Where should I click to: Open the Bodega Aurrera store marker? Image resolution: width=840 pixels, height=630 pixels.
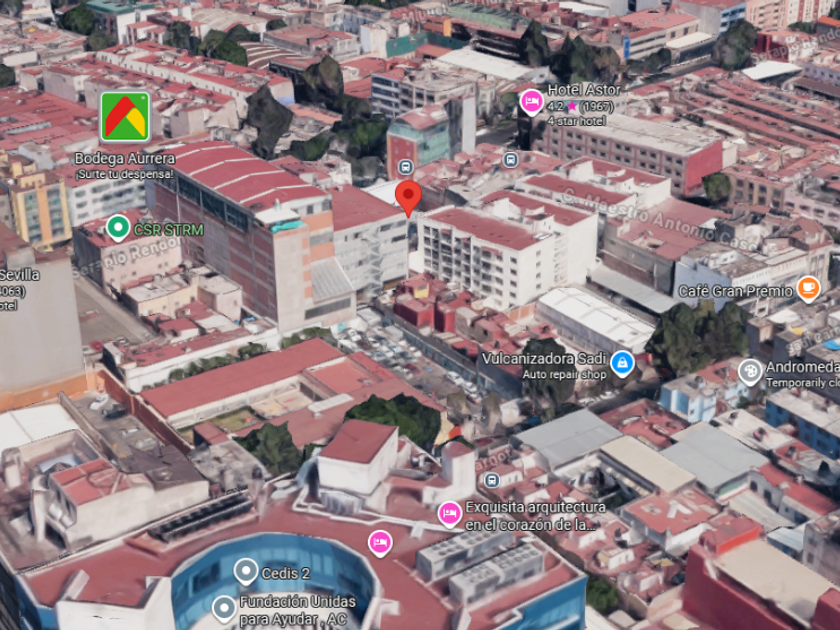click(125, 117)
